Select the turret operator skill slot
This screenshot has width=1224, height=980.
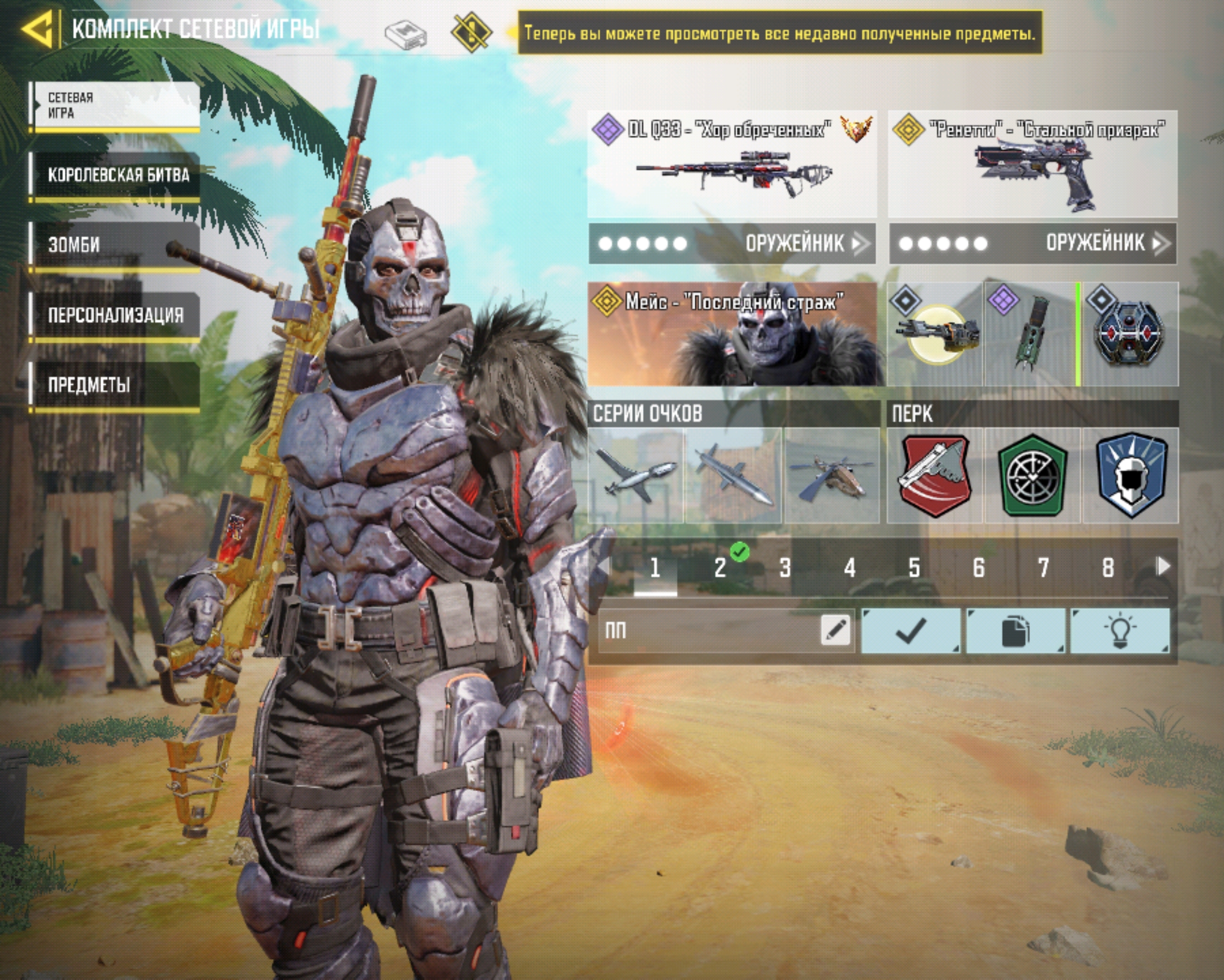[x=935, y=334]
